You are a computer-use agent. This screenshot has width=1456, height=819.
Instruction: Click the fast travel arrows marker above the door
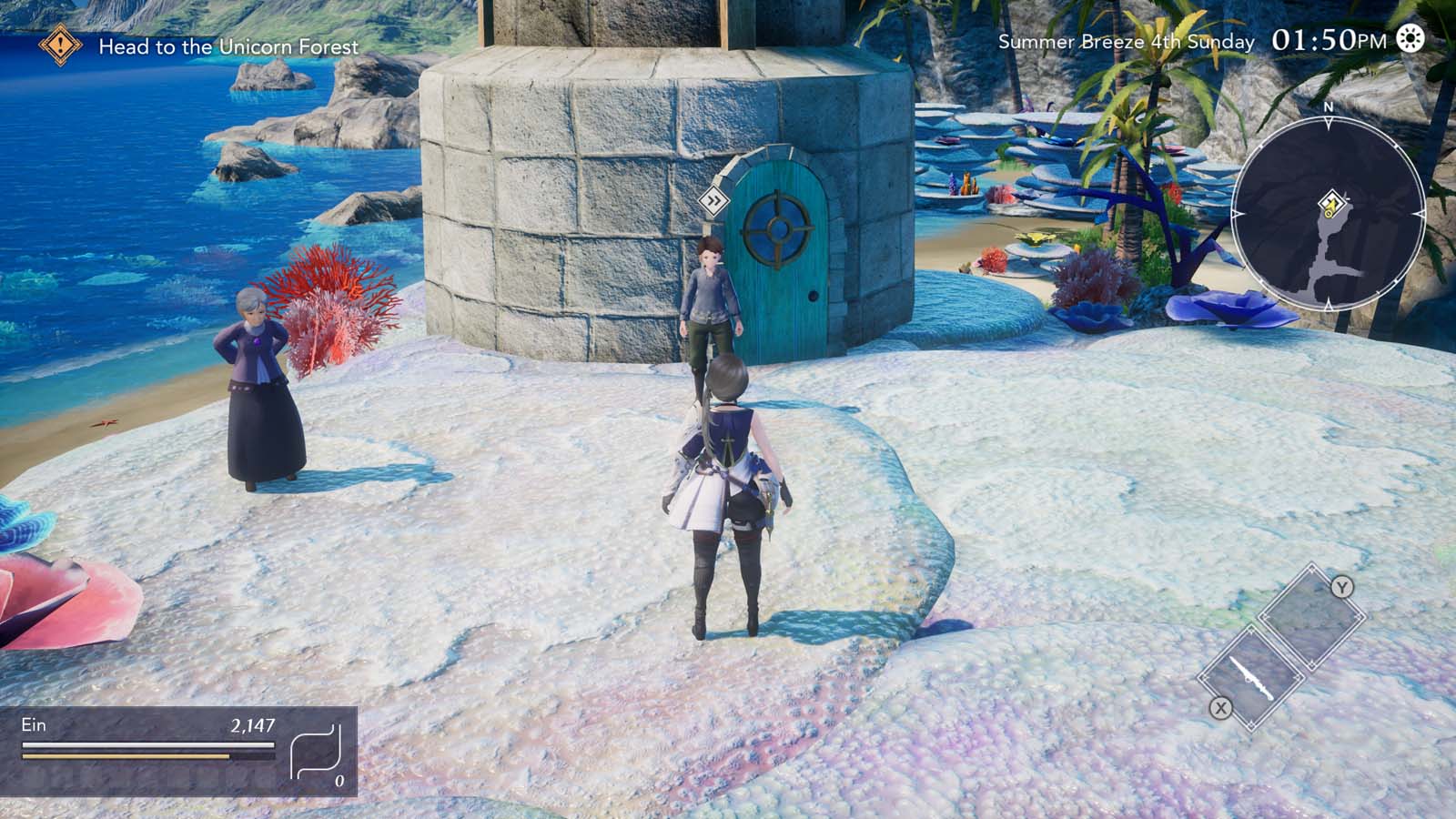[x=715, y=198]
